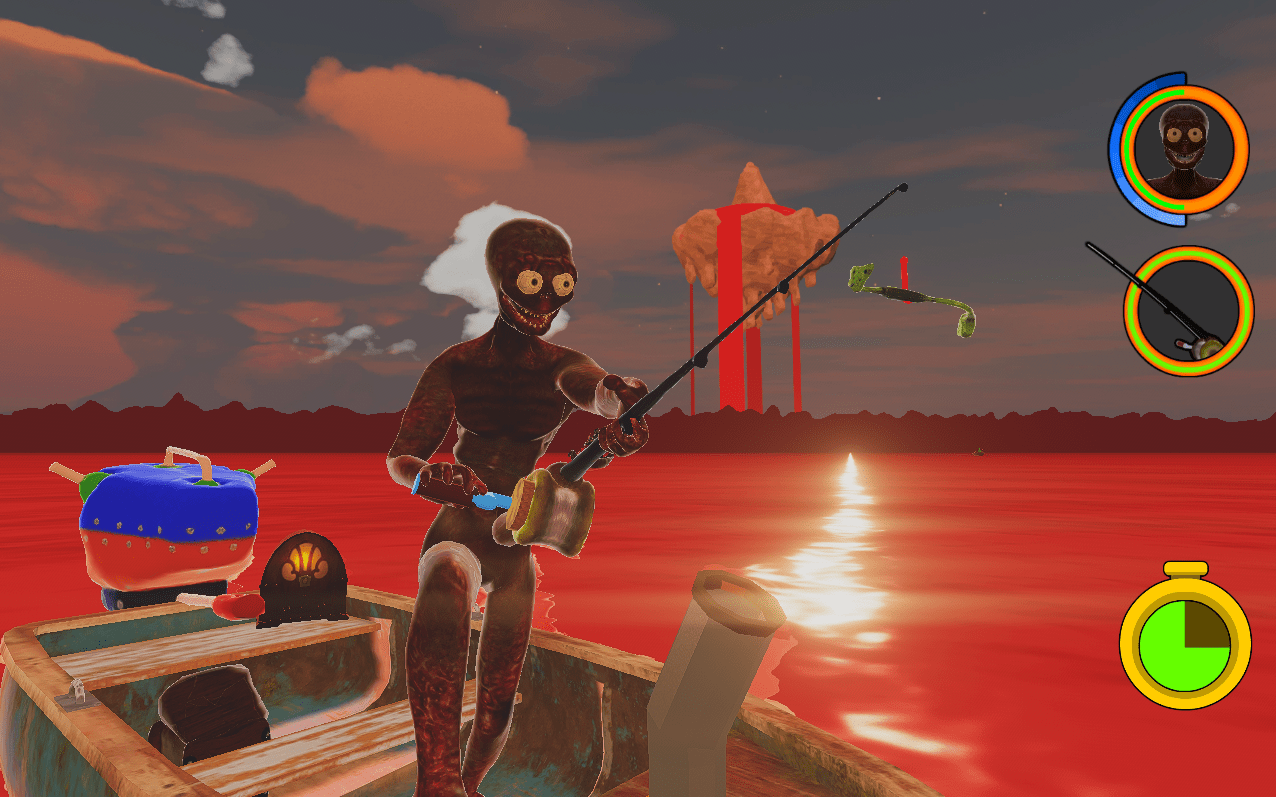Click the character face portrait icon
This screenshot has width=1276, height=797.
pyautogui.click(x=1183, y=148)
